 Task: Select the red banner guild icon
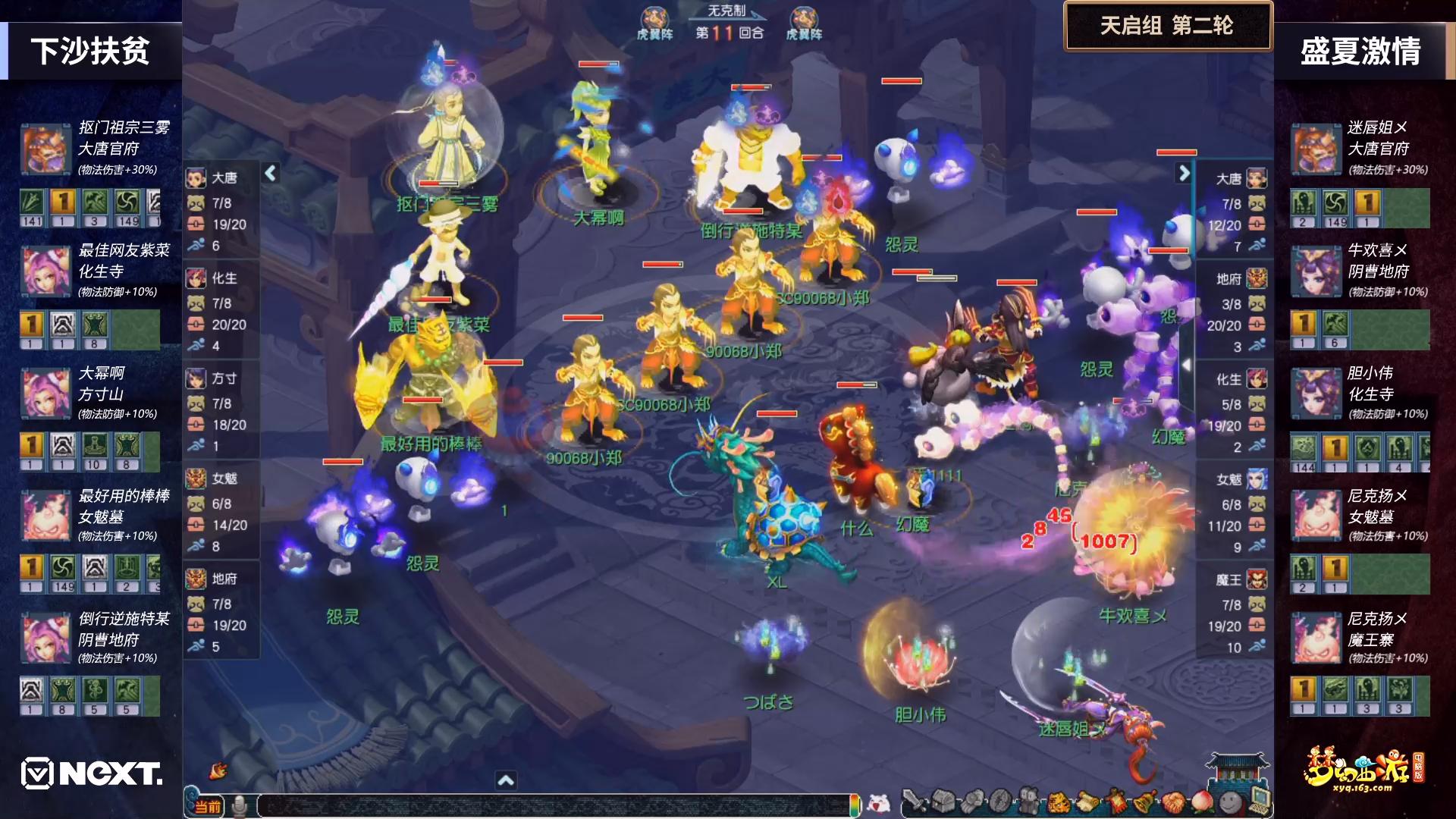(x=1116, y=801)
